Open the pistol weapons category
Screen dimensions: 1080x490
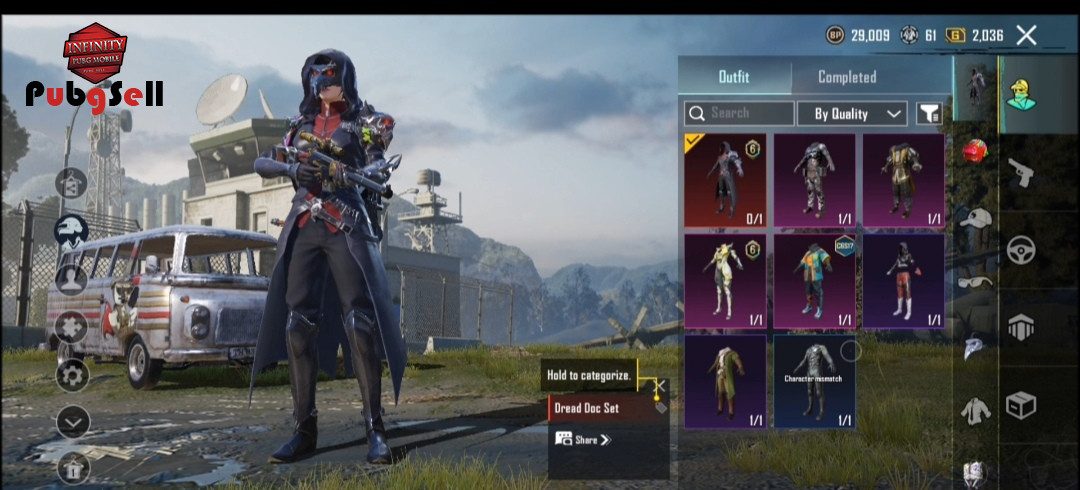tap(1020, 172)
